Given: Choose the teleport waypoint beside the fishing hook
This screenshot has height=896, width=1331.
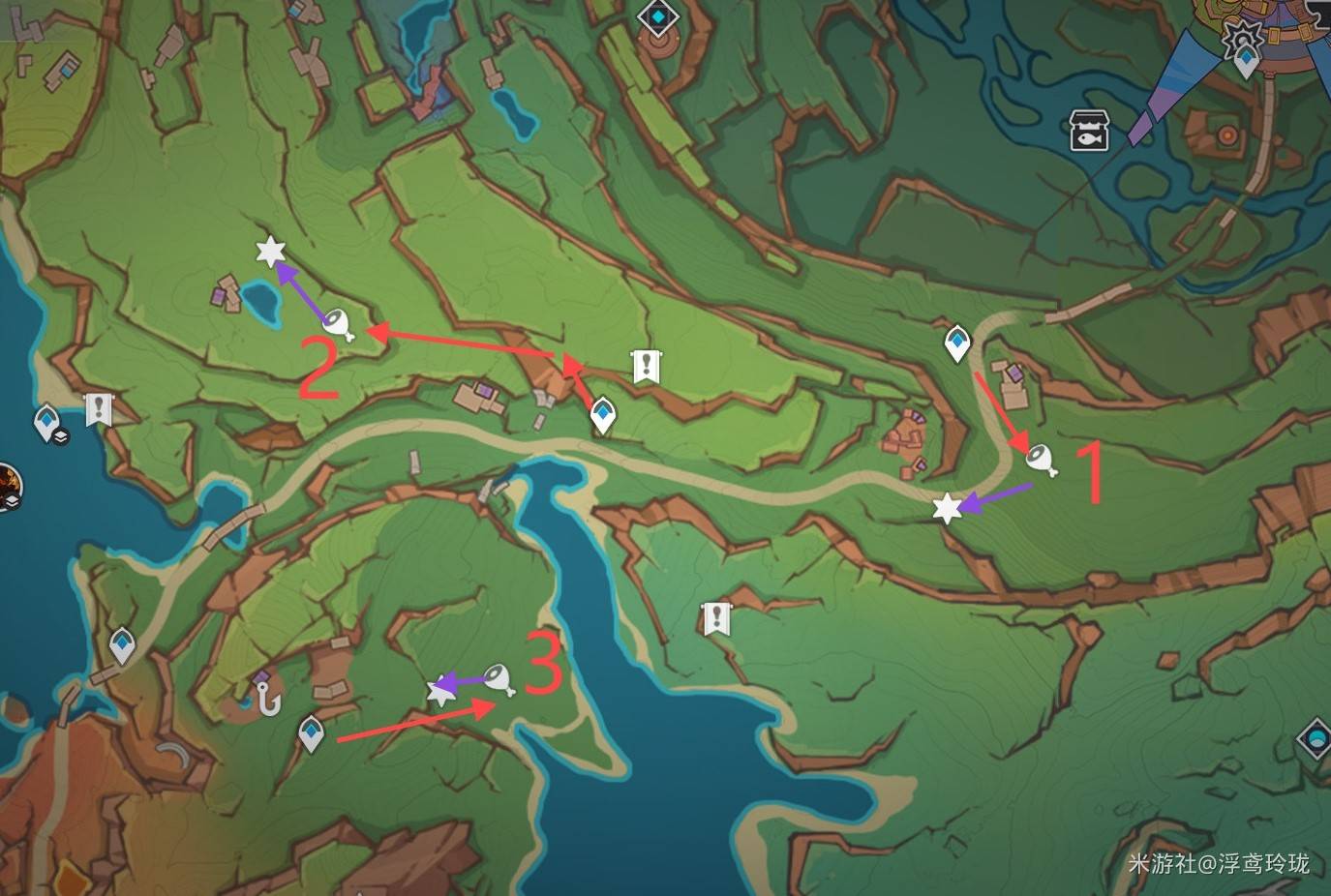Looking at the screenshot, I should click(x=311, y=732).
